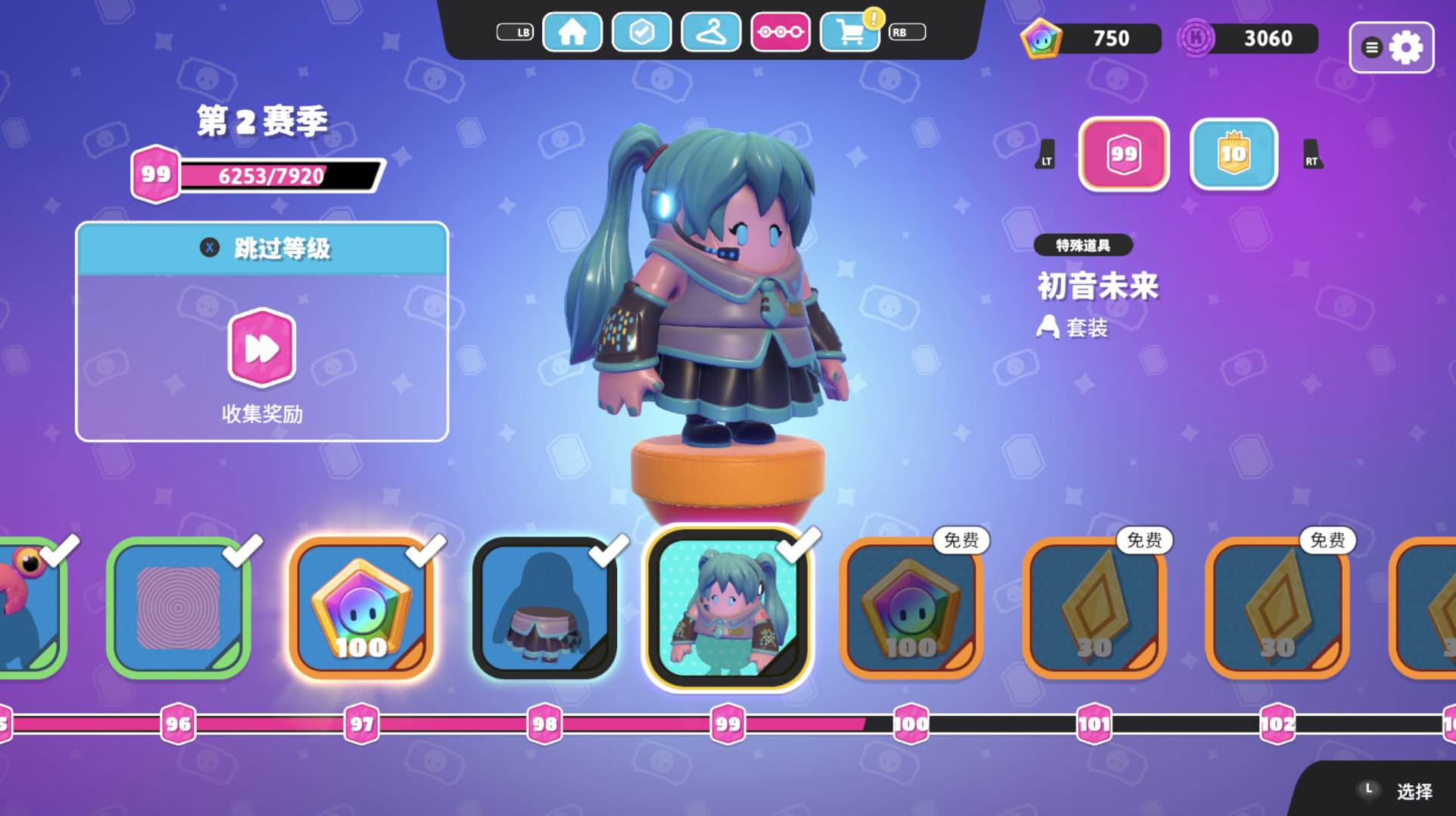The height and width of the screenshot is (816, 1456).
Task: Click the fast-forward skip level button
Action: (x=261, y=348)
